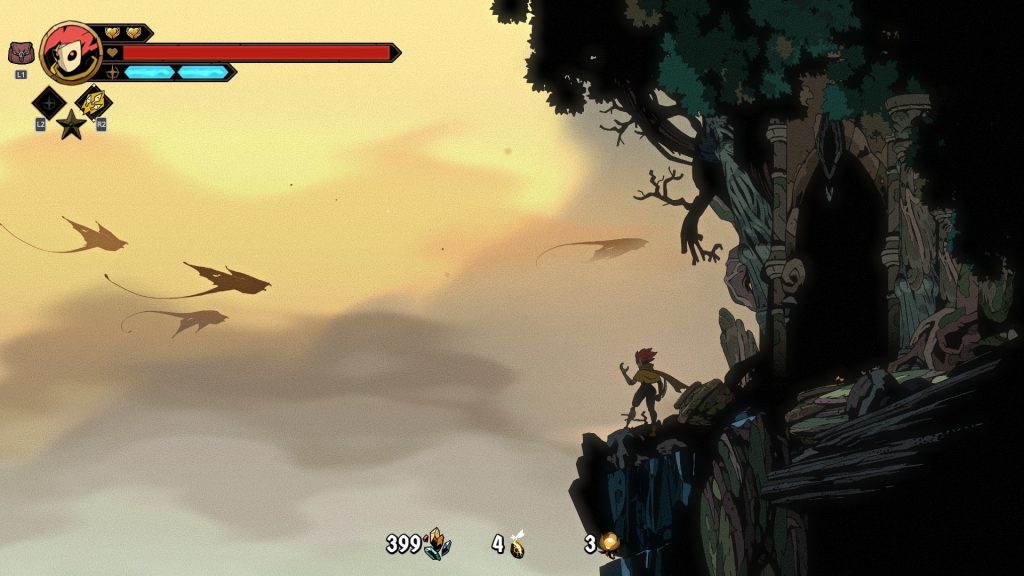Screen dimensions: 1024x576
Task: Select the cracked golden seed item icon
Action: [x=517, y=545]
